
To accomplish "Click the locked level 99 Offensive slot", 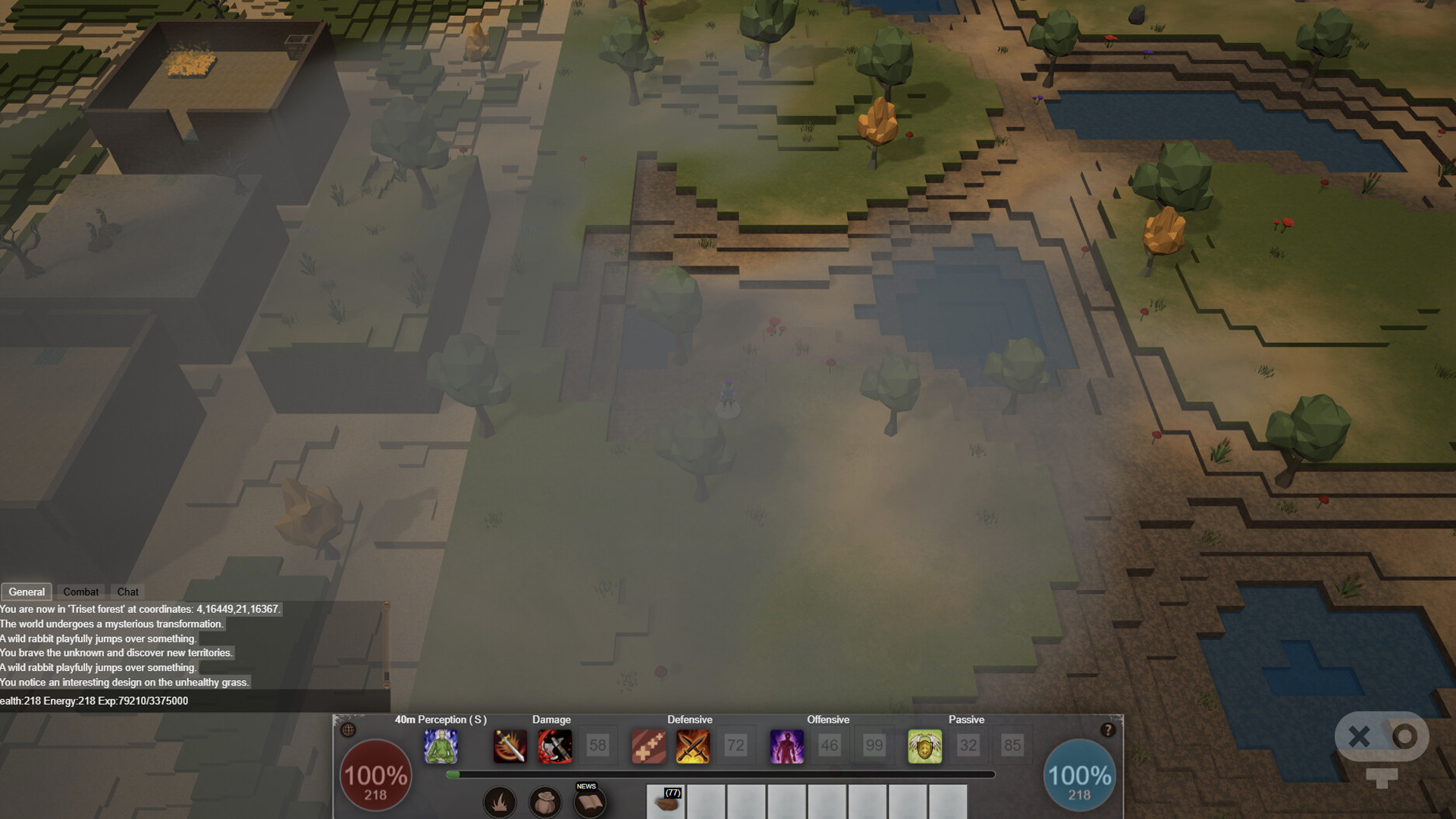I will coord(874,746).
